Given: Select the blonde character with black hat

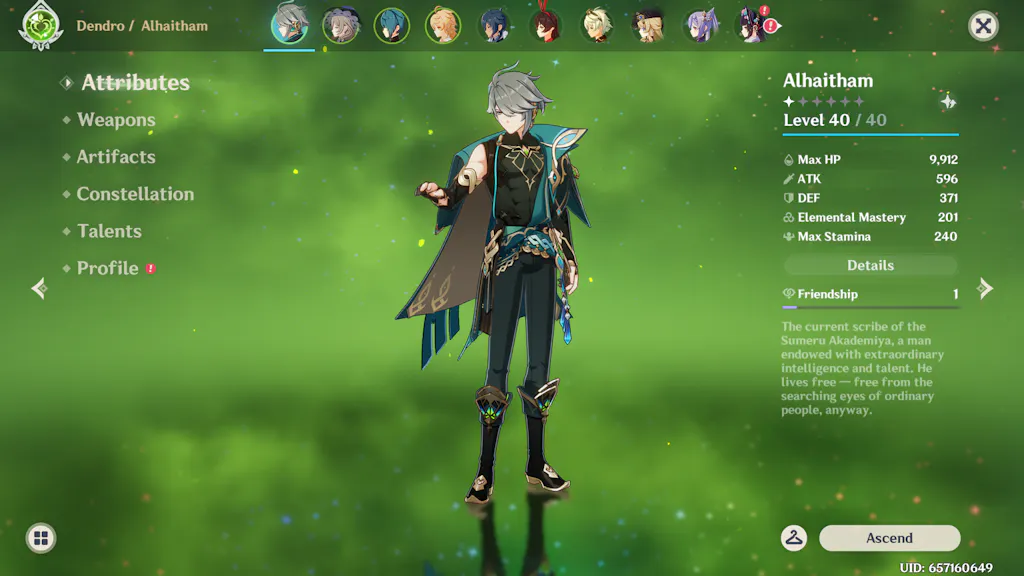Looking at the screenshot, I should [649, 26].
